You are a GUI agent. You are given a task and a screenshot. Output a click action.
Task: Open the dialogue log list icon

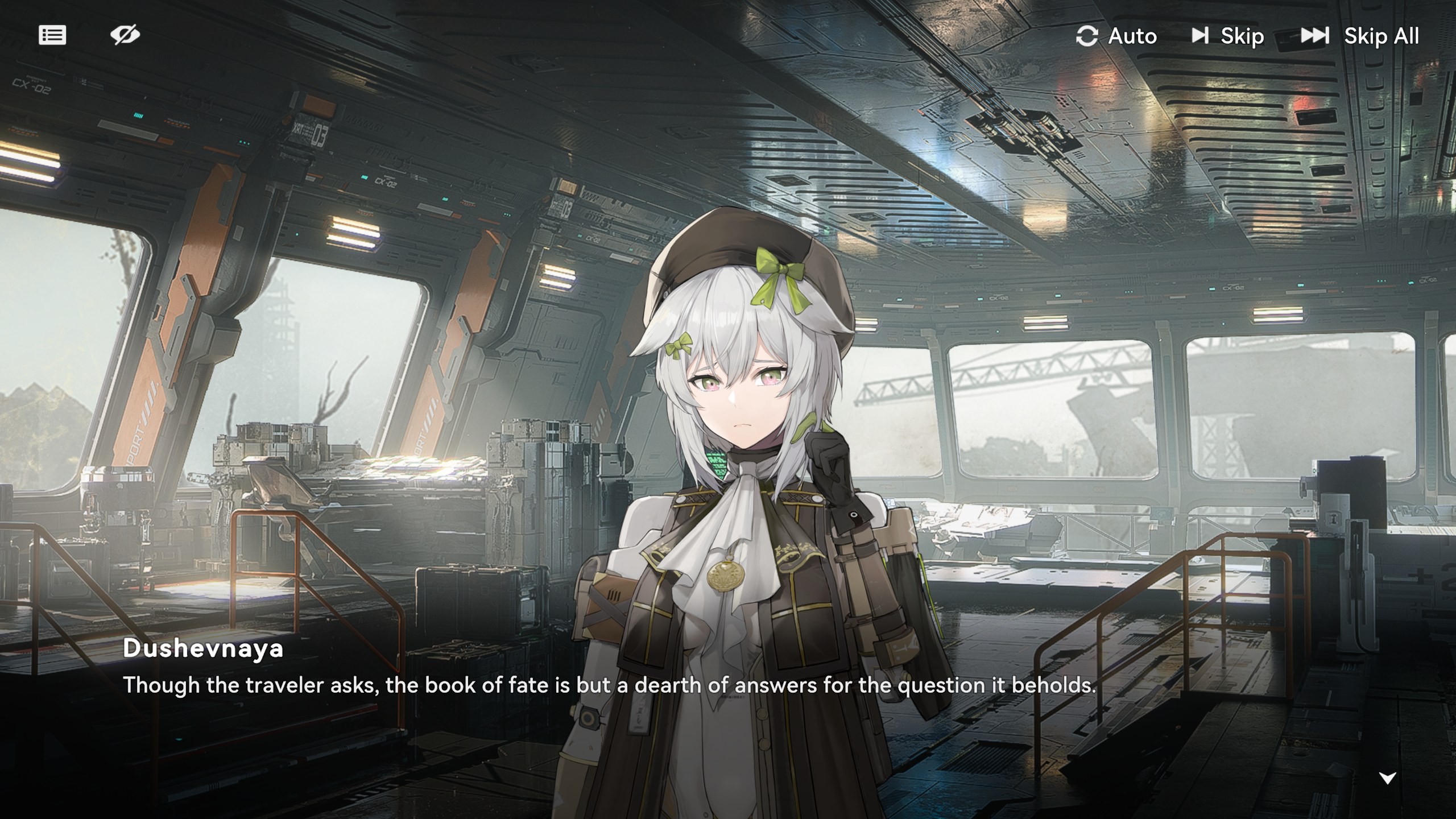tap(52, 35)
